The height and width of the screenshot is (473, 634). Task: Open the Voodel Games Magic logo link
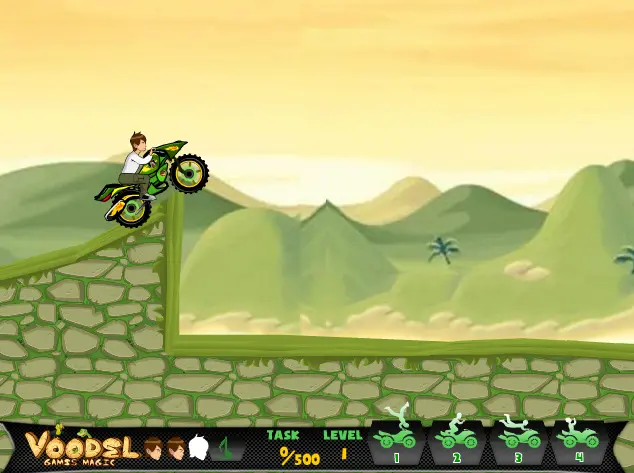pyautogui.click(x=81, y=447)
